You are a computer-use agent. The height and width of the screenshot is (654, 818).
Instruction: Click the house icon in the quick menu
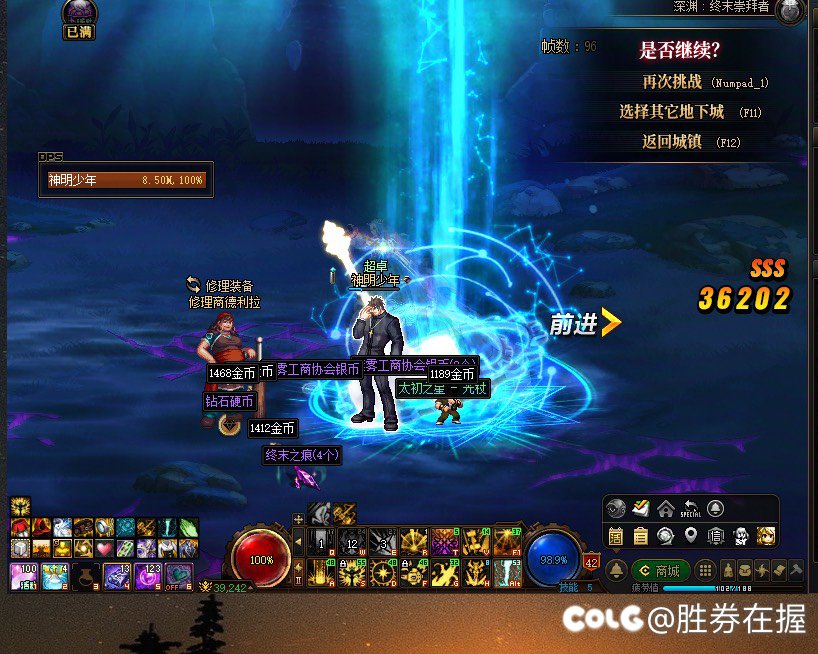click(x=665, y=508)
